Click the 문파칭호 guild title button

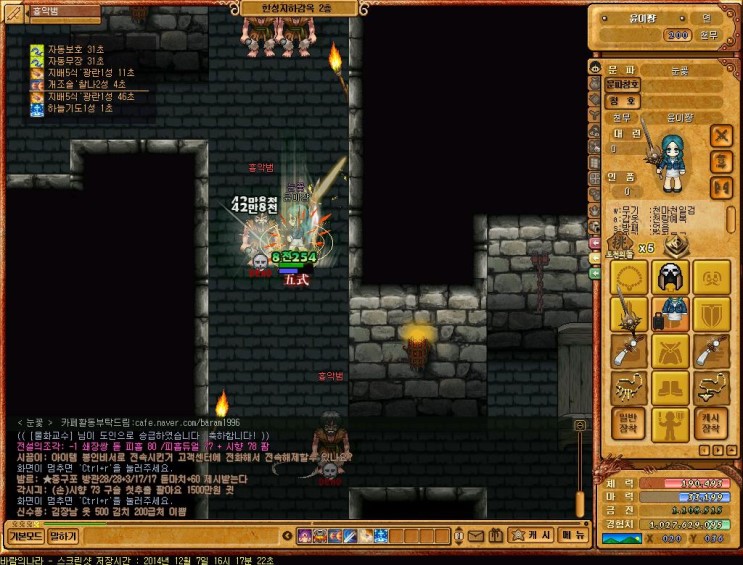[x=622, y=85]
